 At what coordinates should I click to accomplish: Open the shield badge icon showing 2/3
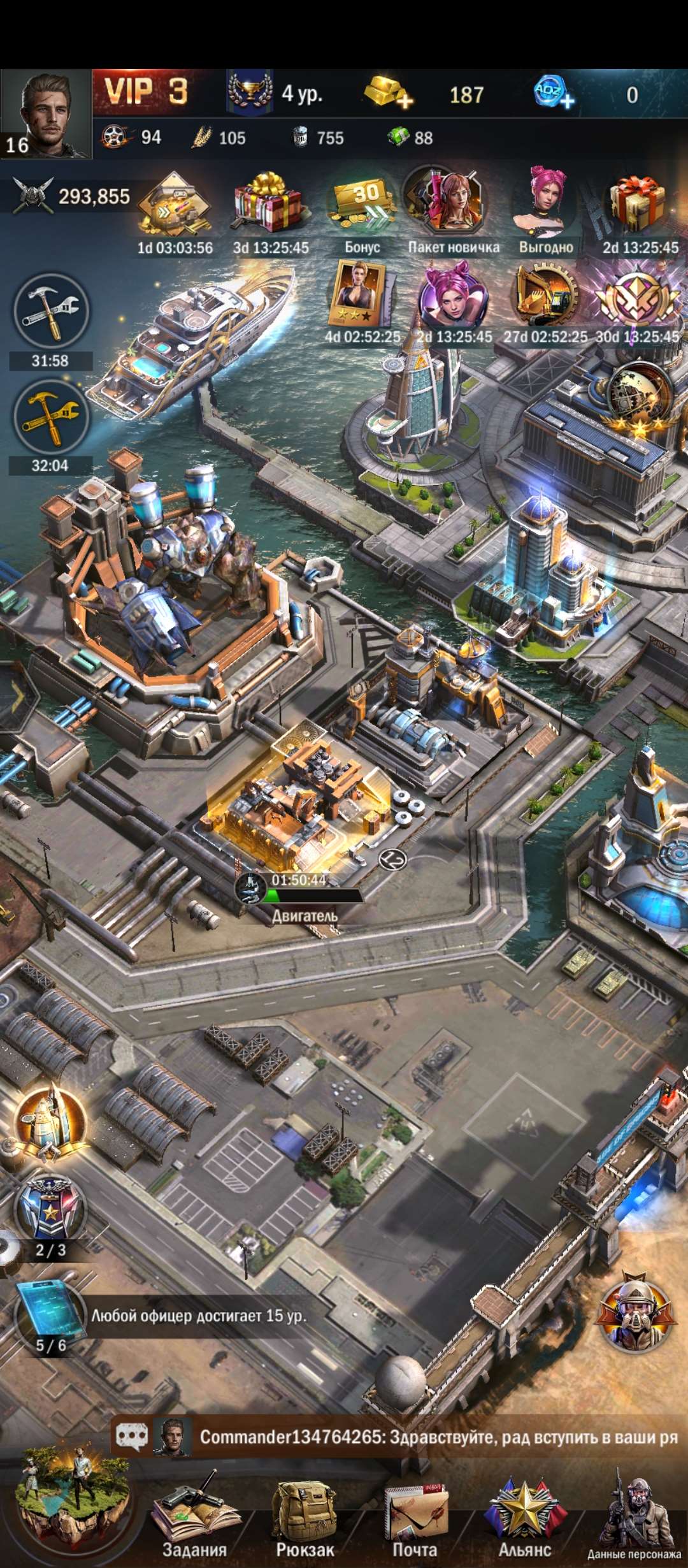pyautogui.click(x=50, y=1209)
